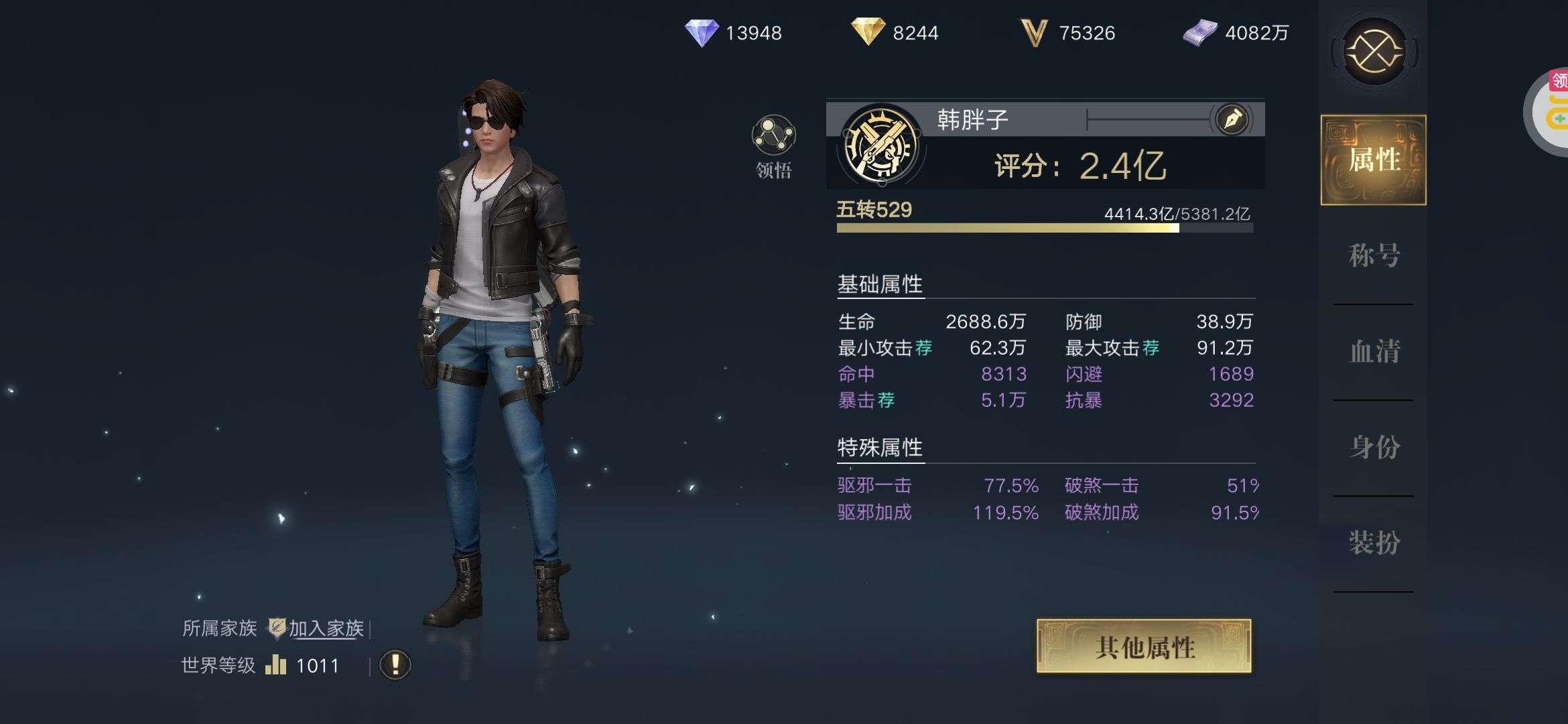Select the 装扮 tab
The width and height of the screenshot is (1568, 724).
(1374, 543)
